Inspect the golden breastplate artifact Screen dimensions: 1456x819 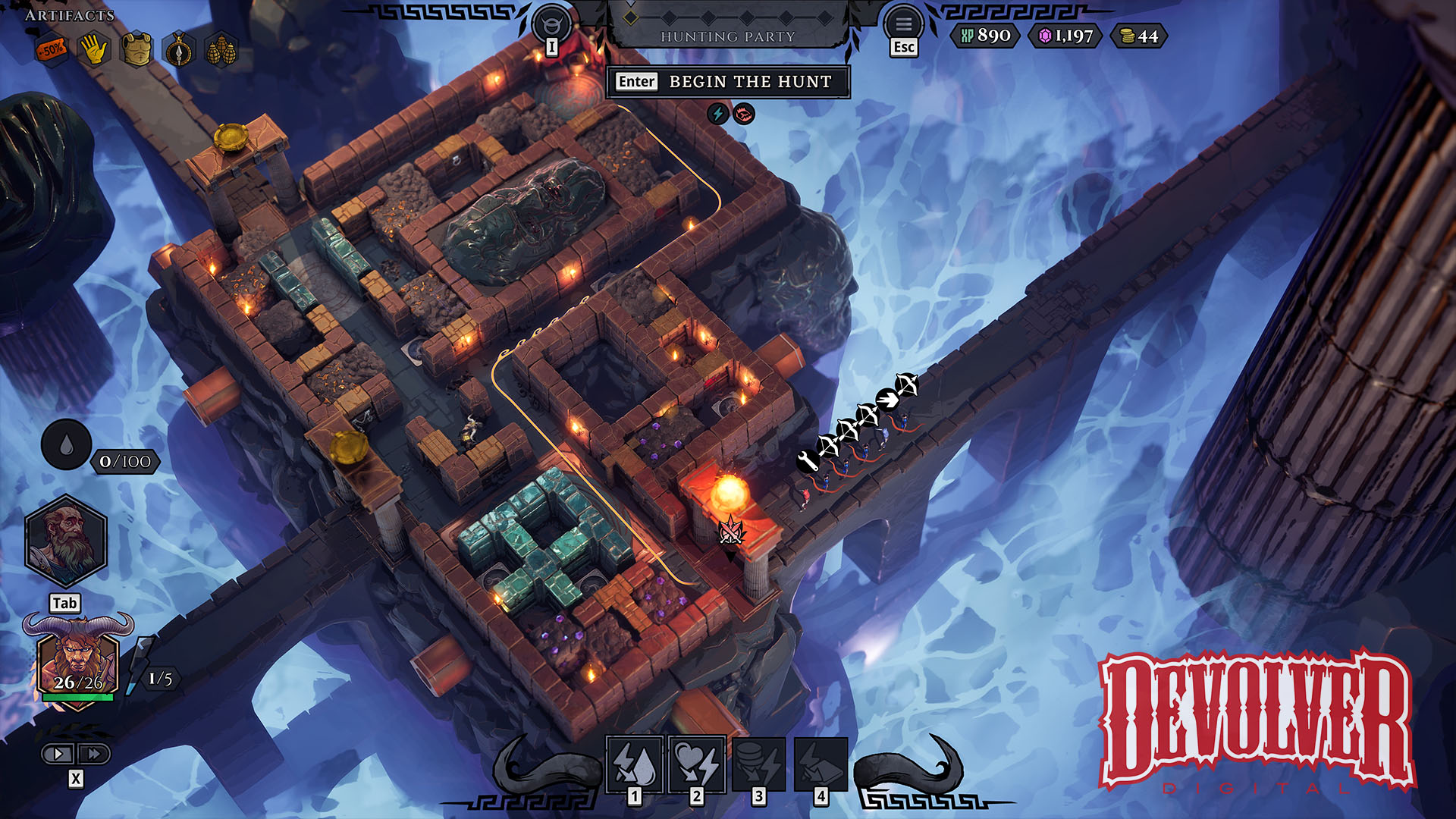[x=136, y=51]
